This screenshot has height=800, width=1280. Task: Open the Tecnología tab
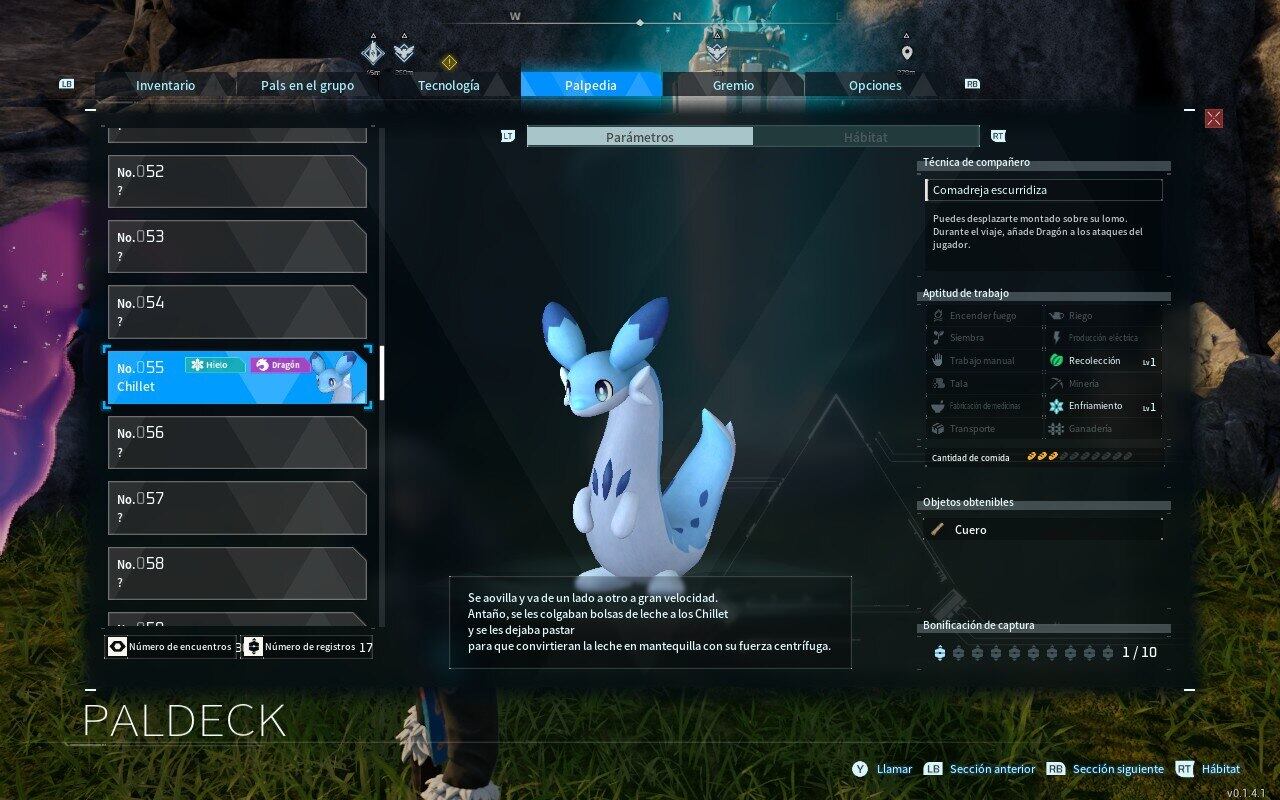pos(448,85)
